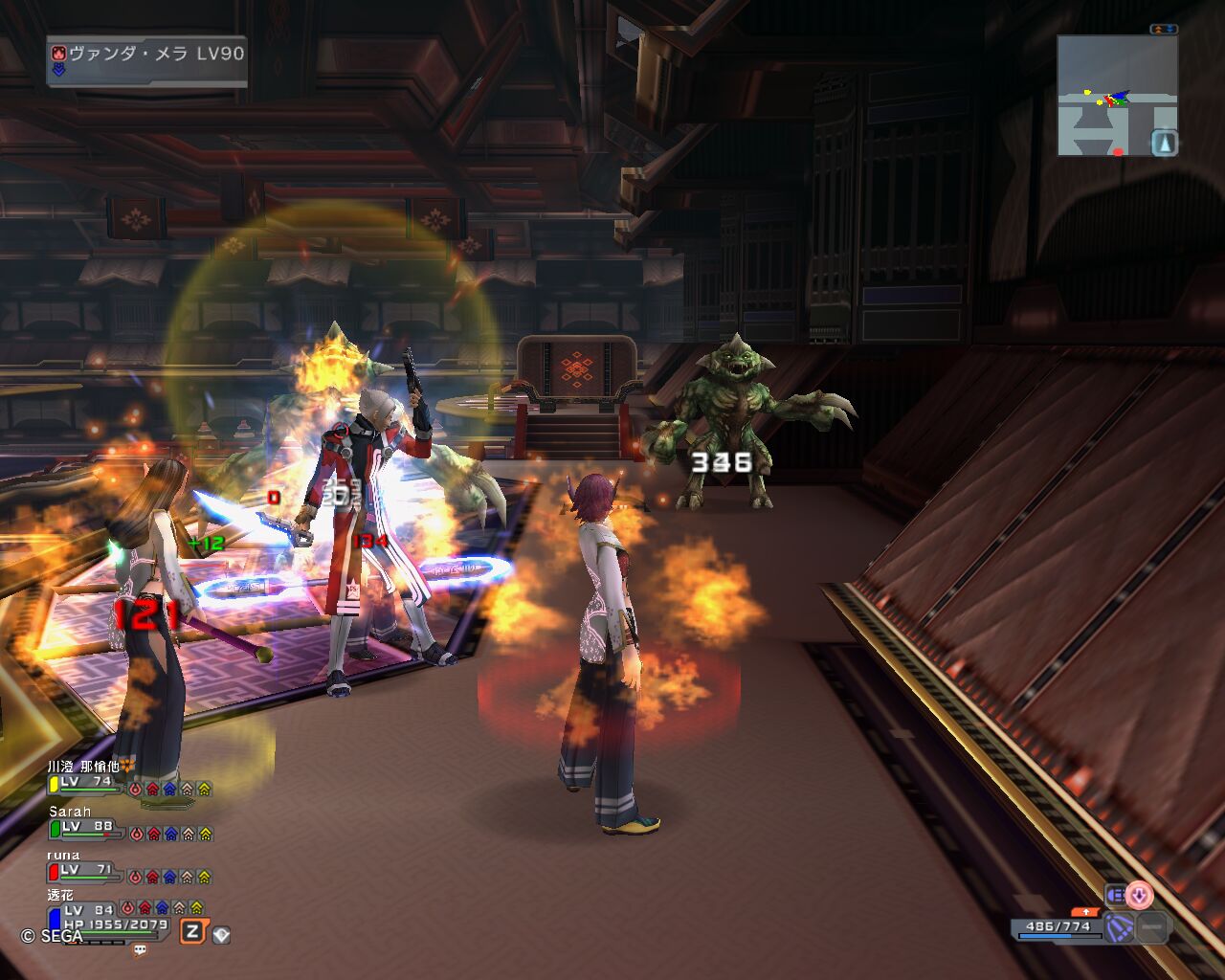The height and width of the screenshot is (980, 1225).
Task: Select party member Sarah's status panel
Action: coord(130,824)
